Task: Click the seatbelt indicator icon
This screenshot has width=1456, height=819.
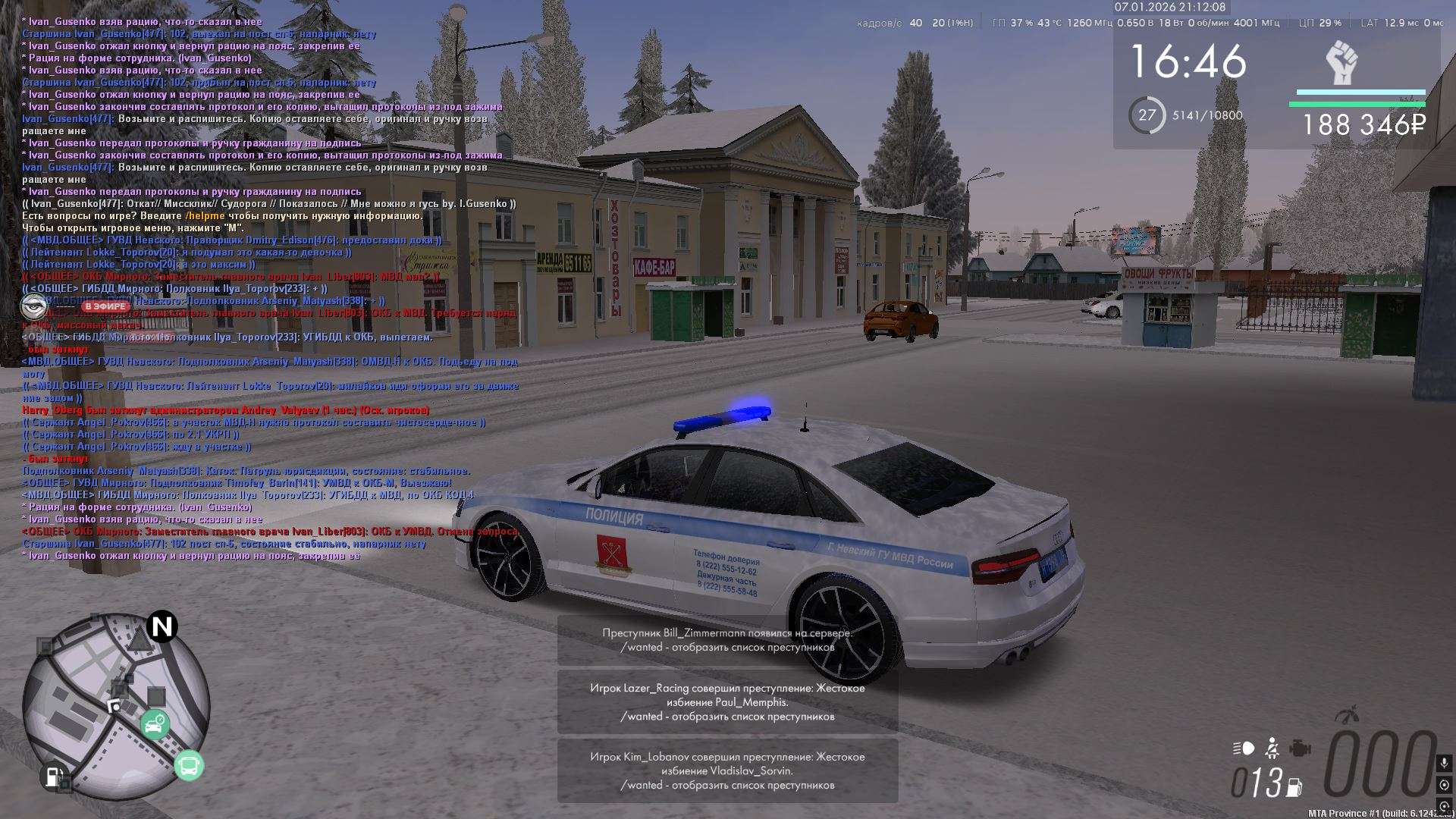Action: (x=1272, y=748)
